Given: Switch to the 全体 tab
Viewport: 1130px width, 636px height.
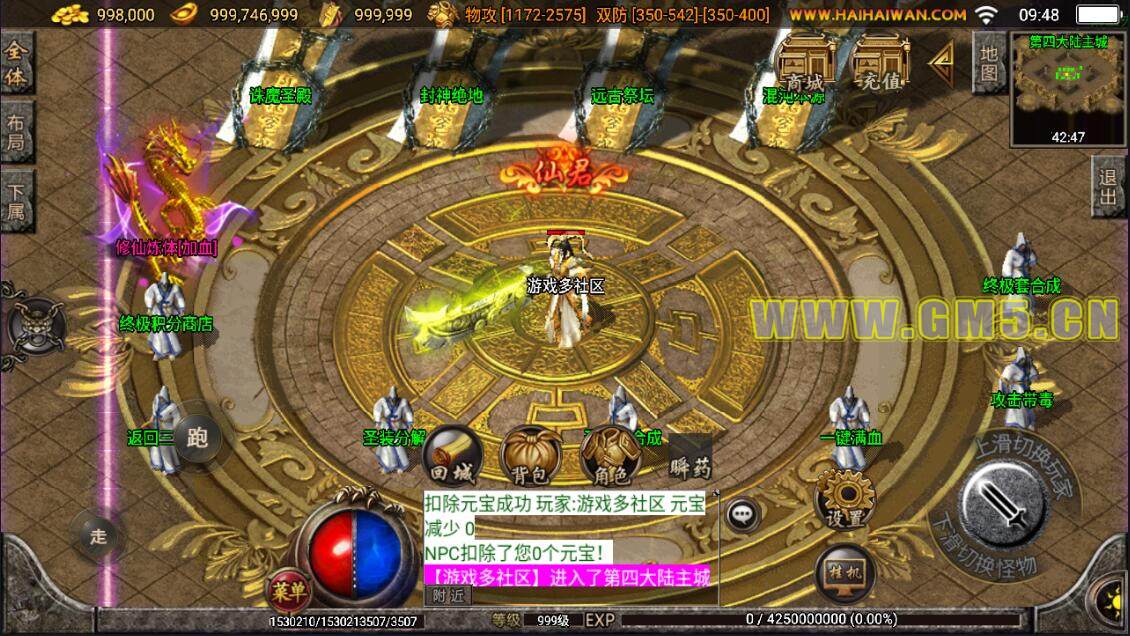Looking at the screenshot, I should coord(17,63).
